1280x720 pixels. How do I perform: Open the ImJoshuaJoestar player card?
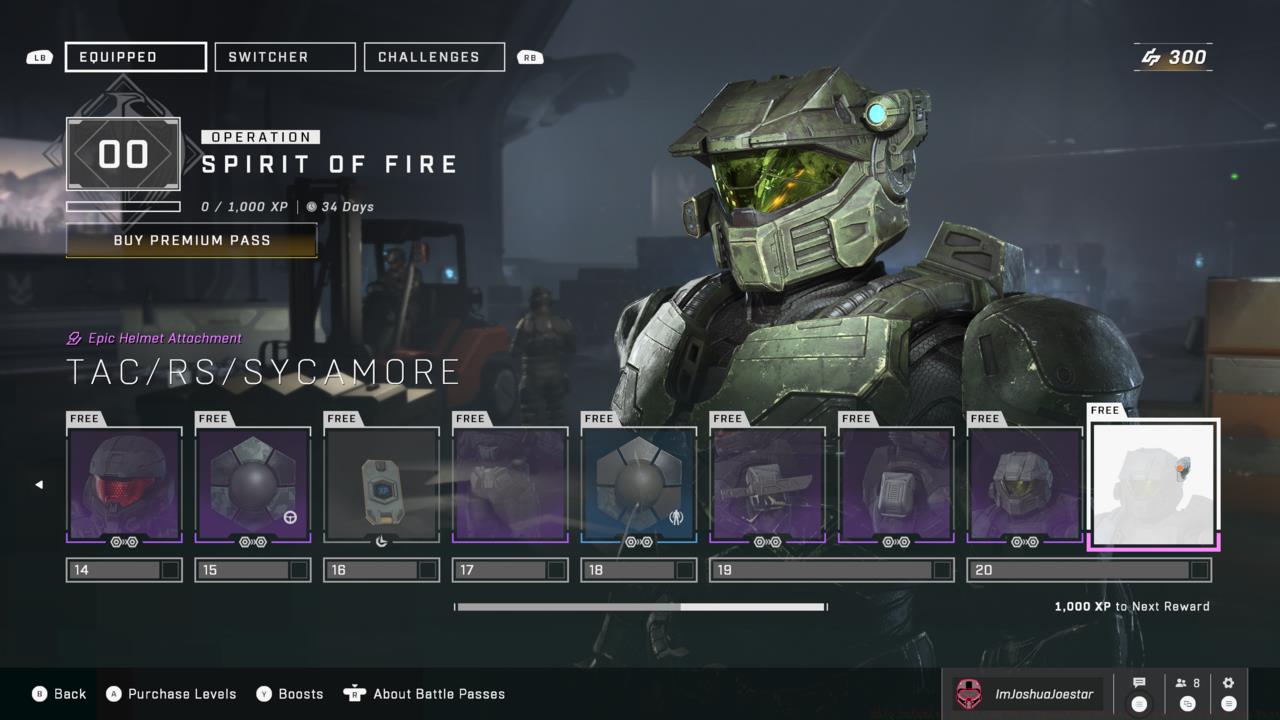pyautogui.click(x=1025, y=694)
